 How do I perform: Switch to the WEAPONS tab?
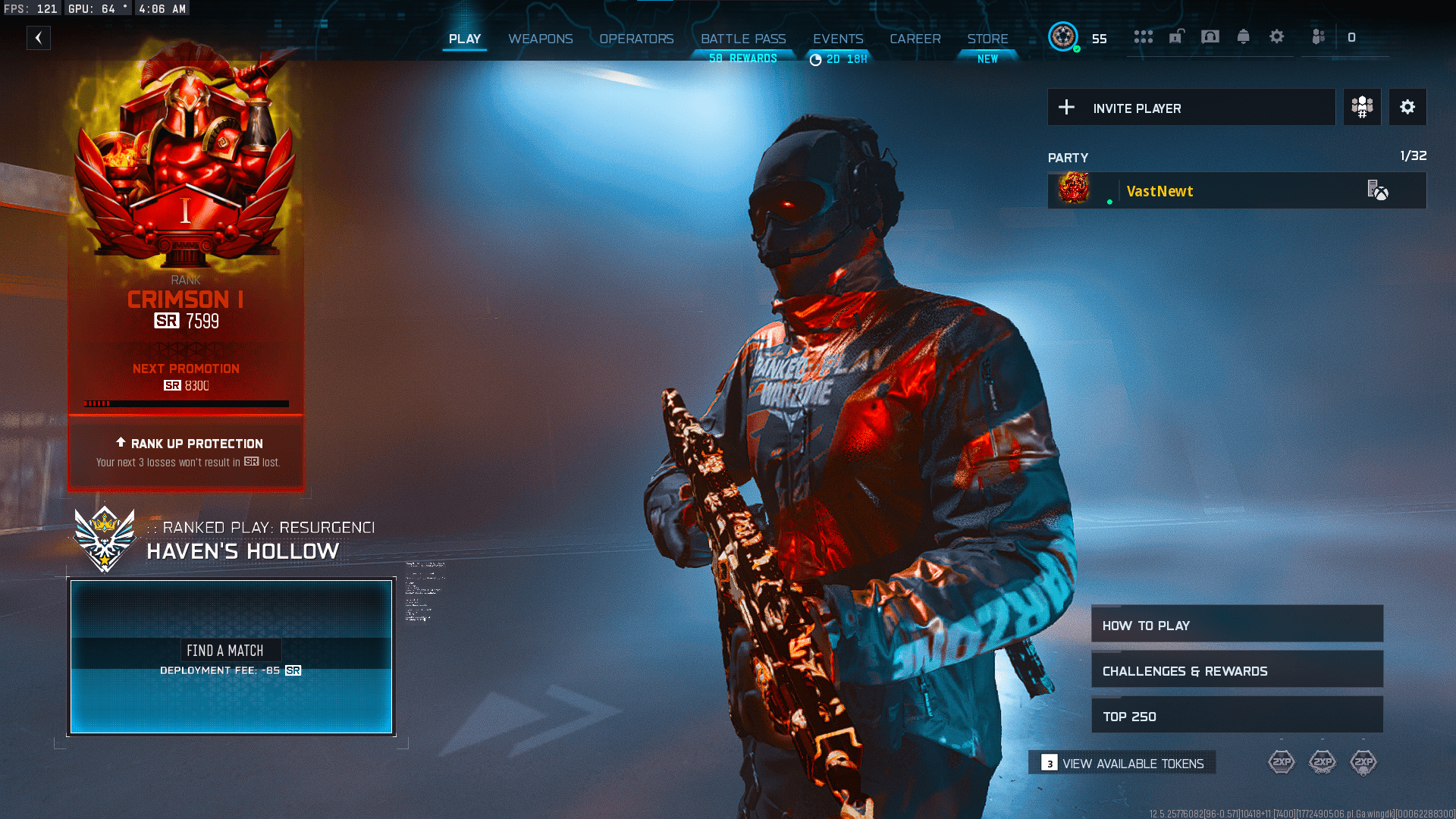541,39
